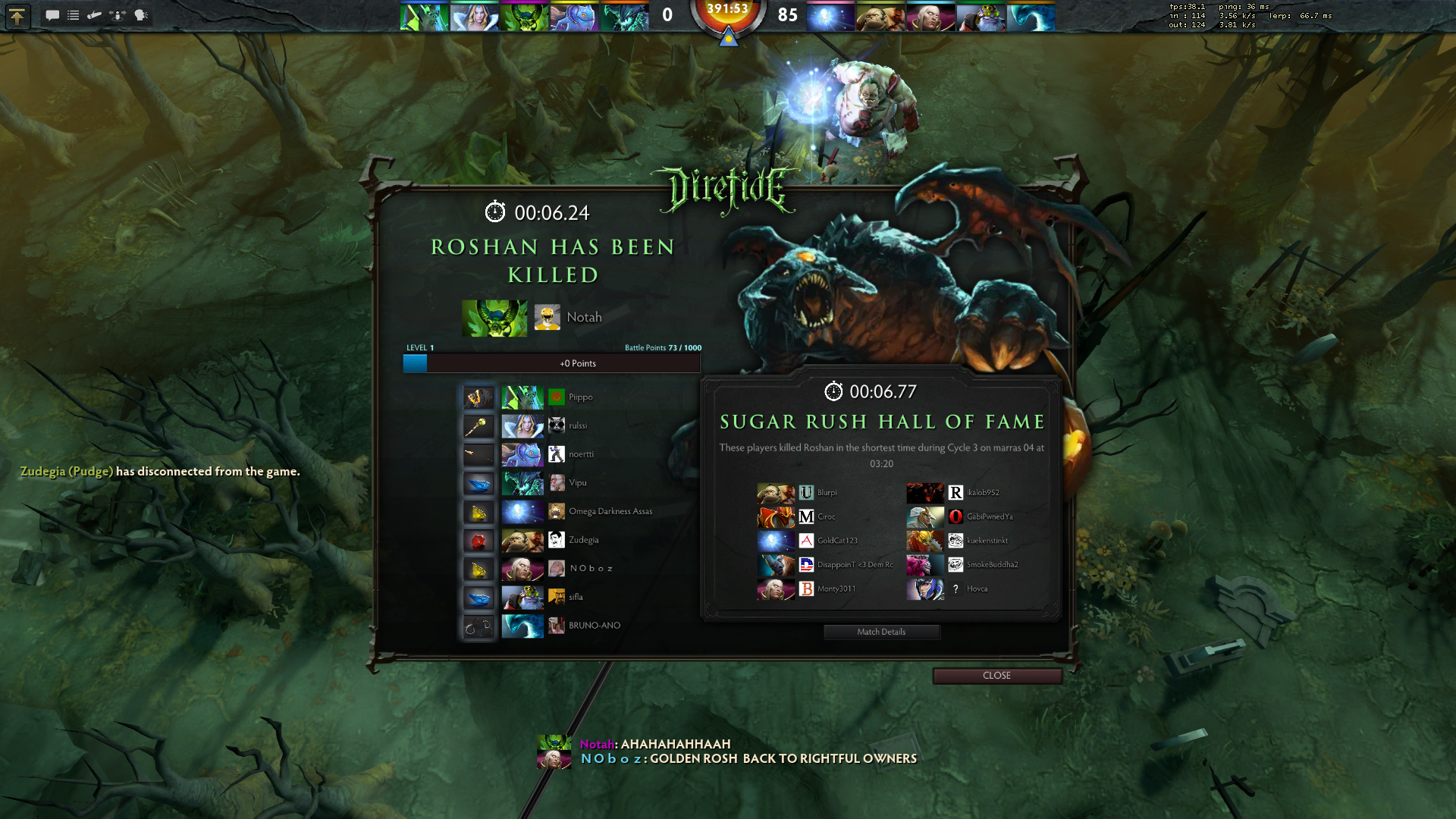The height and width of the screenshot is (819, 1456).
Task: Select Invoker portrait in top bar
Action: pos(930,17)
